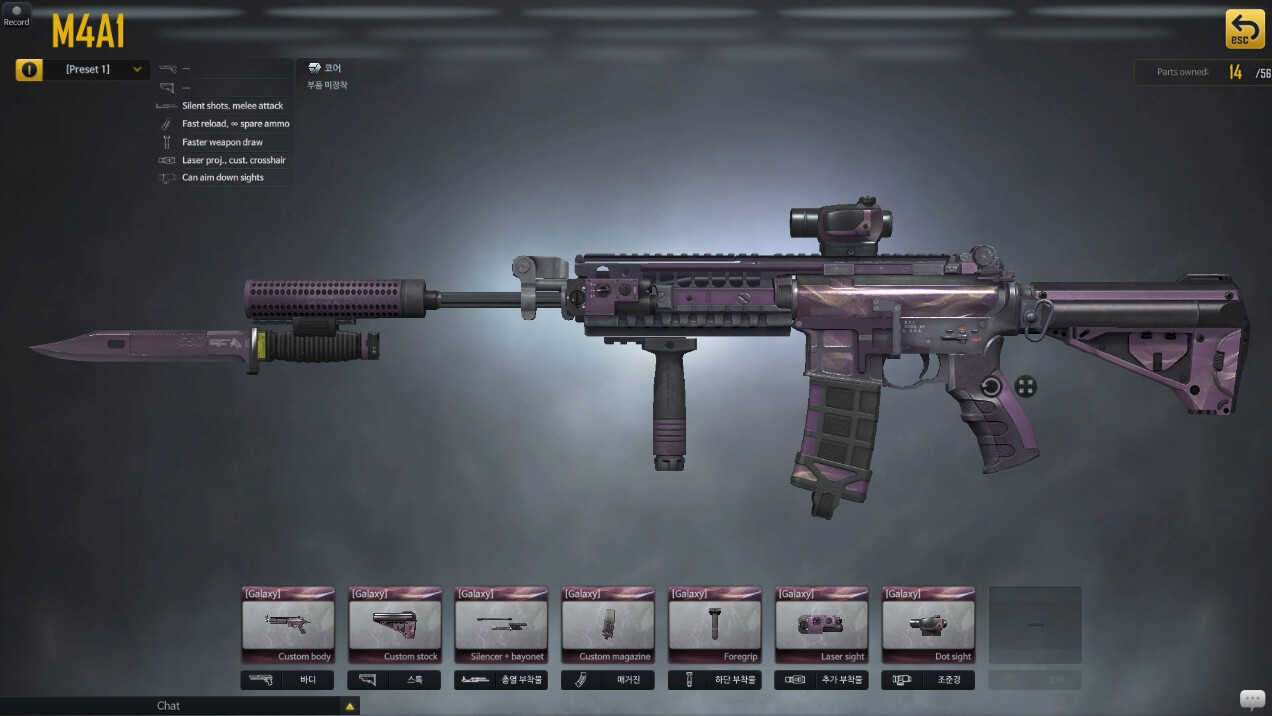Select the Galaxy Foregrip part
Image resolution: width=1272 pixels, height=716 pixels.
pos(714,625)
